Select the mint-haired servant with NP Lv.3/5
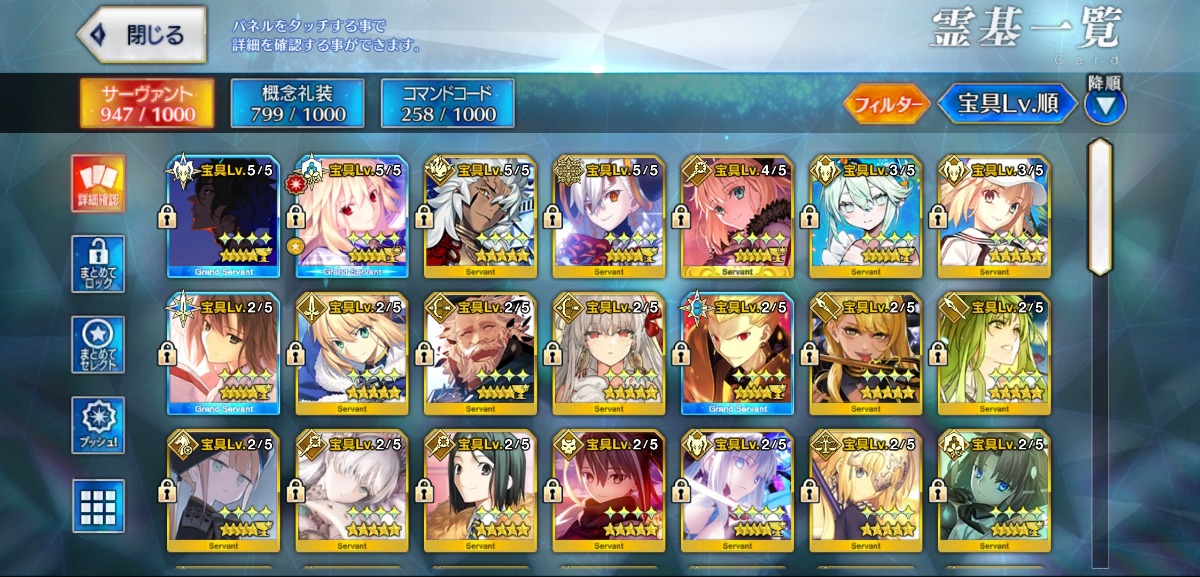Image resolution: width=1200 pixels, height=577 pixels. pos(865,216)
